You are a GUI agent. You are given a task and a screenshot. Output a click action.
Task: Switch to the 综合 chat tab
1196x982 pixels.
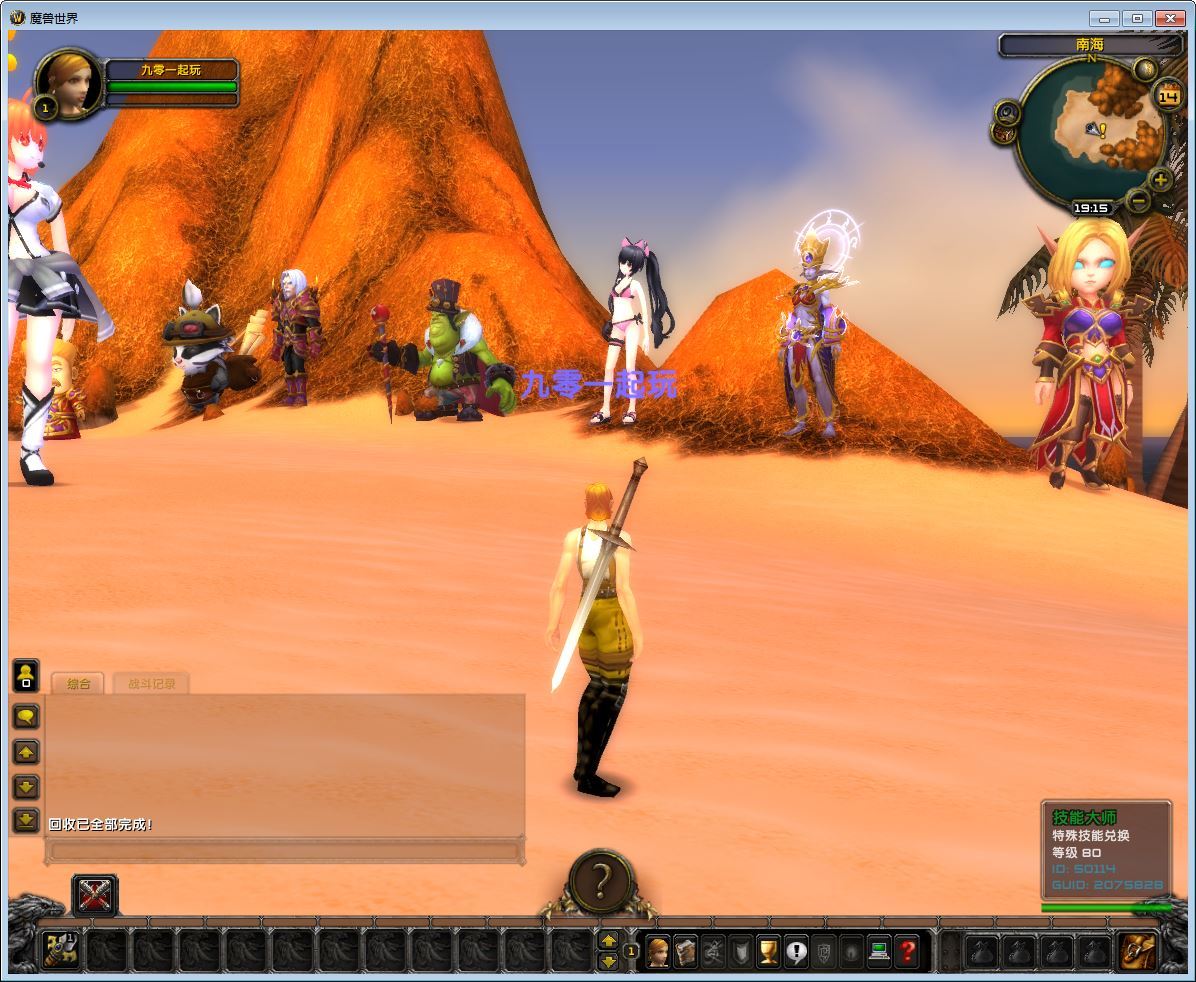pyautogui.click(x=78, y=684)
